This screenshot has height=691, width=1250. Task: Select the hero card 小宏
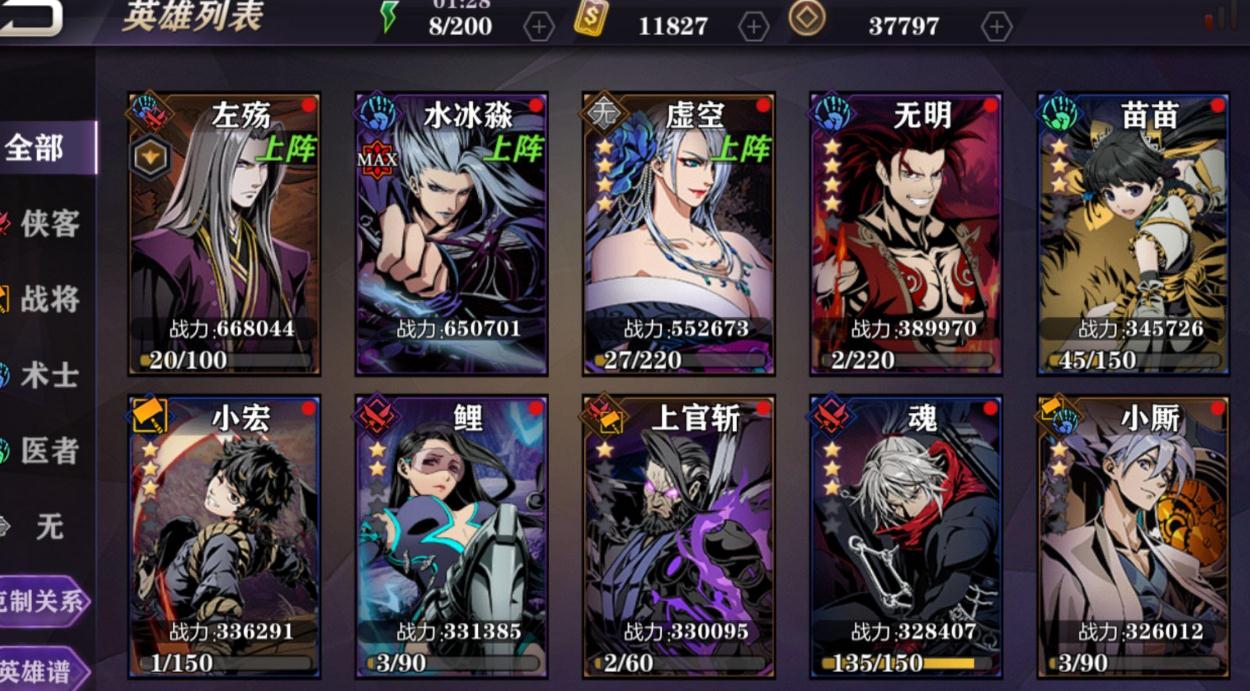pyautogui.click(x=224, y=537)
